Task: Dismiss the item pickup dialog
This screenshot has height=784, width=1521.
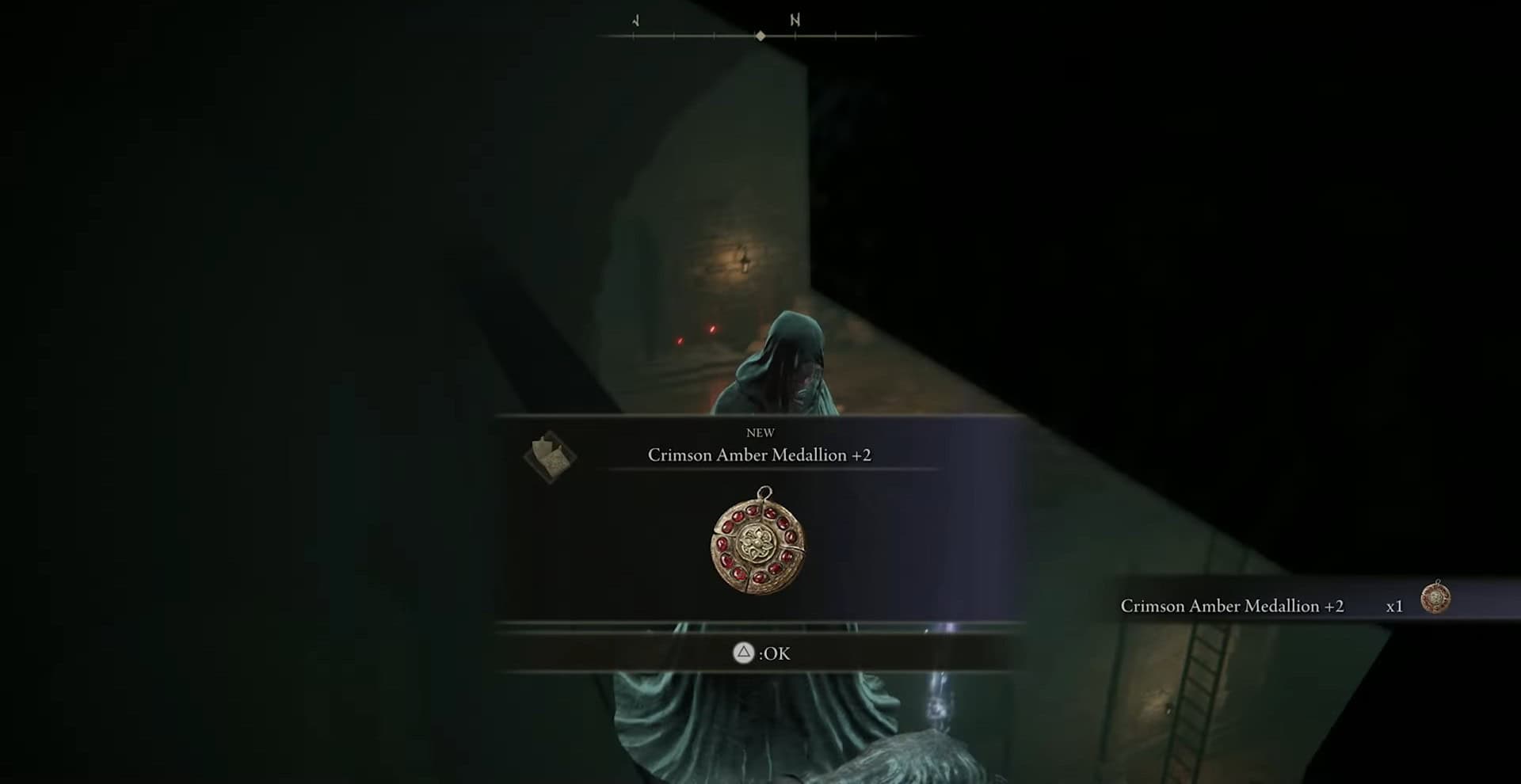Action: click(759, 653)
